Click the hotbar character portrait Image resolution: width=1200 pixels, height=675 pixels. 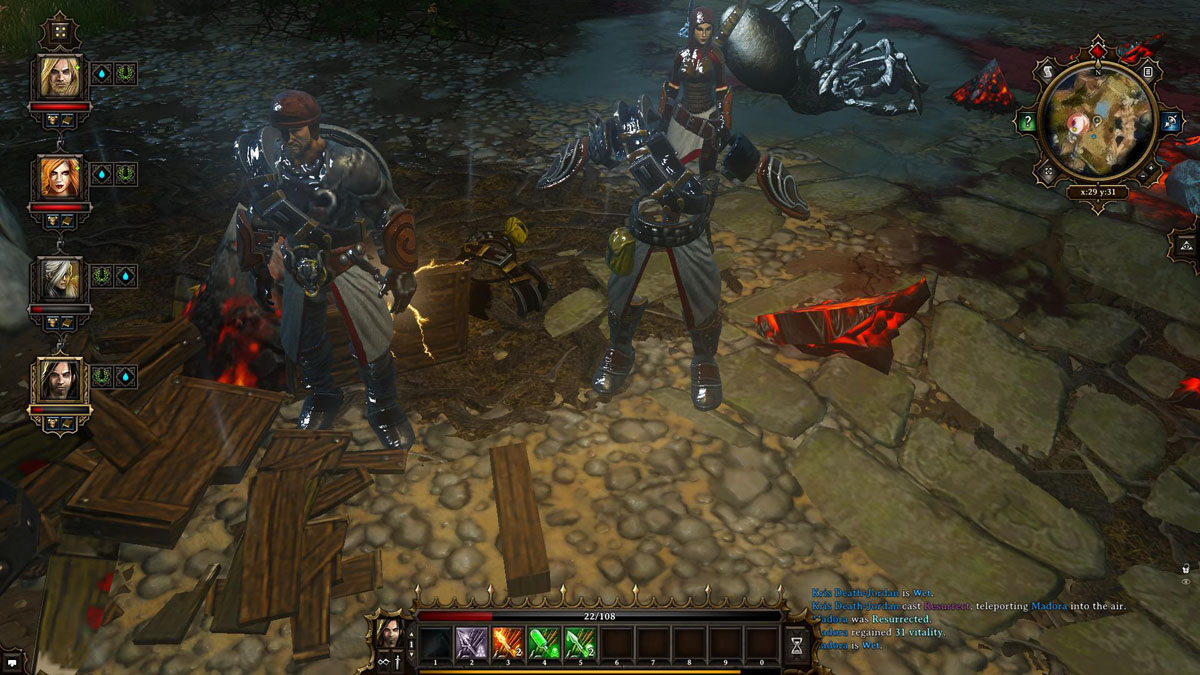click(x=391, y=634)
